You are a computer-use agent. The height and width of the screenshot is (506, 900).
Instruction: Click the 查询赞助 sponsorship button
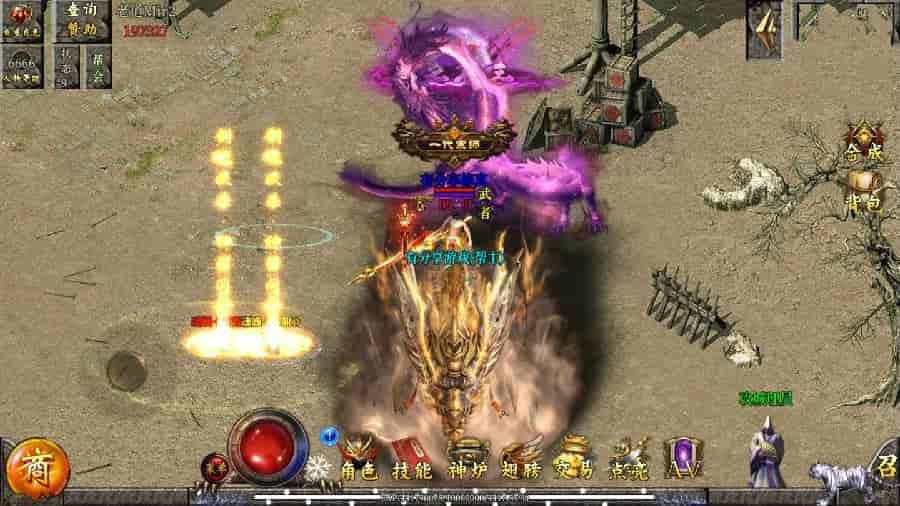(x=82, y=19)
